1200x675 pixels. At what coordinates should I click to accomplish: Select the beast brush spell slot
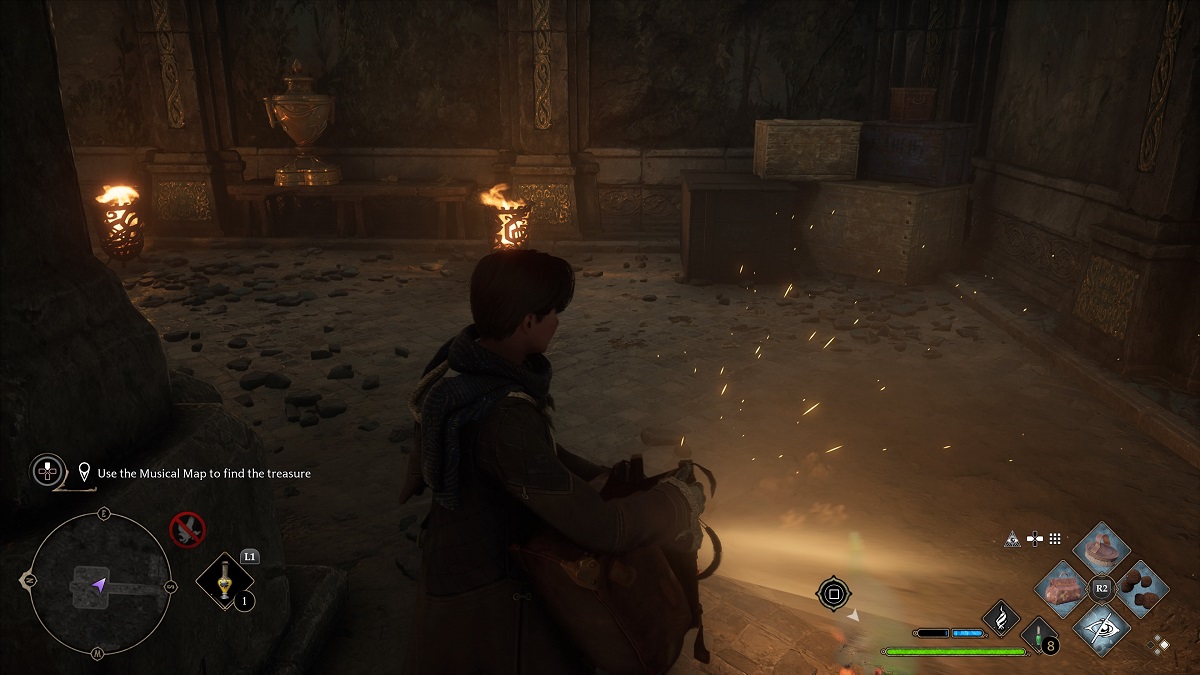[1100, 549]
